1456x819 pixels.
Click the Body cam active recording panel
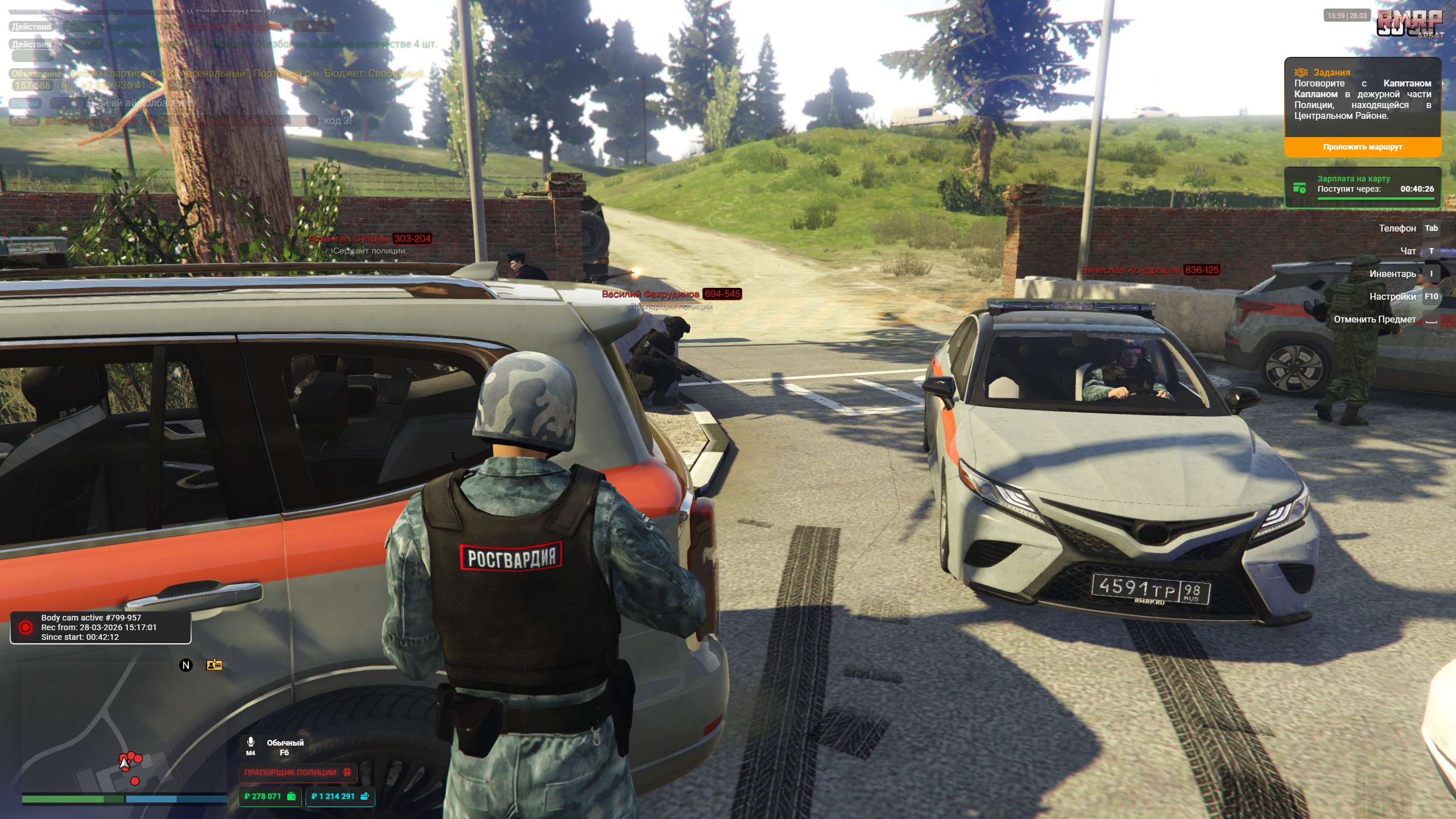101,627
